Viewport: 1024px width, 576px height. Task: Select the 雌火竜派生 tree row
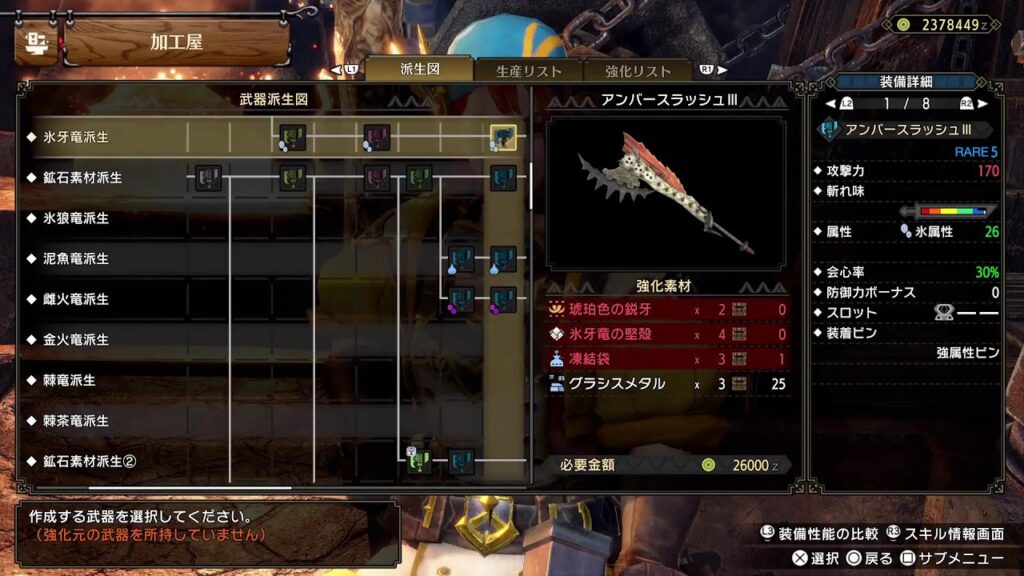click(76, 299)
